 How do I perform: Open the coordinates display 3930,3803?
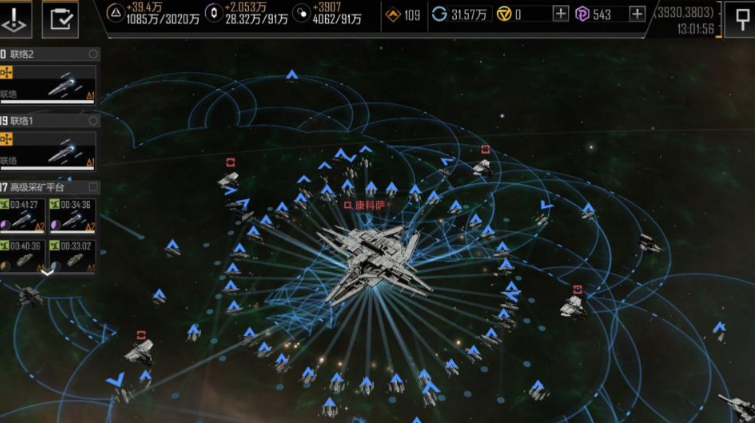[x=684, y=12]
